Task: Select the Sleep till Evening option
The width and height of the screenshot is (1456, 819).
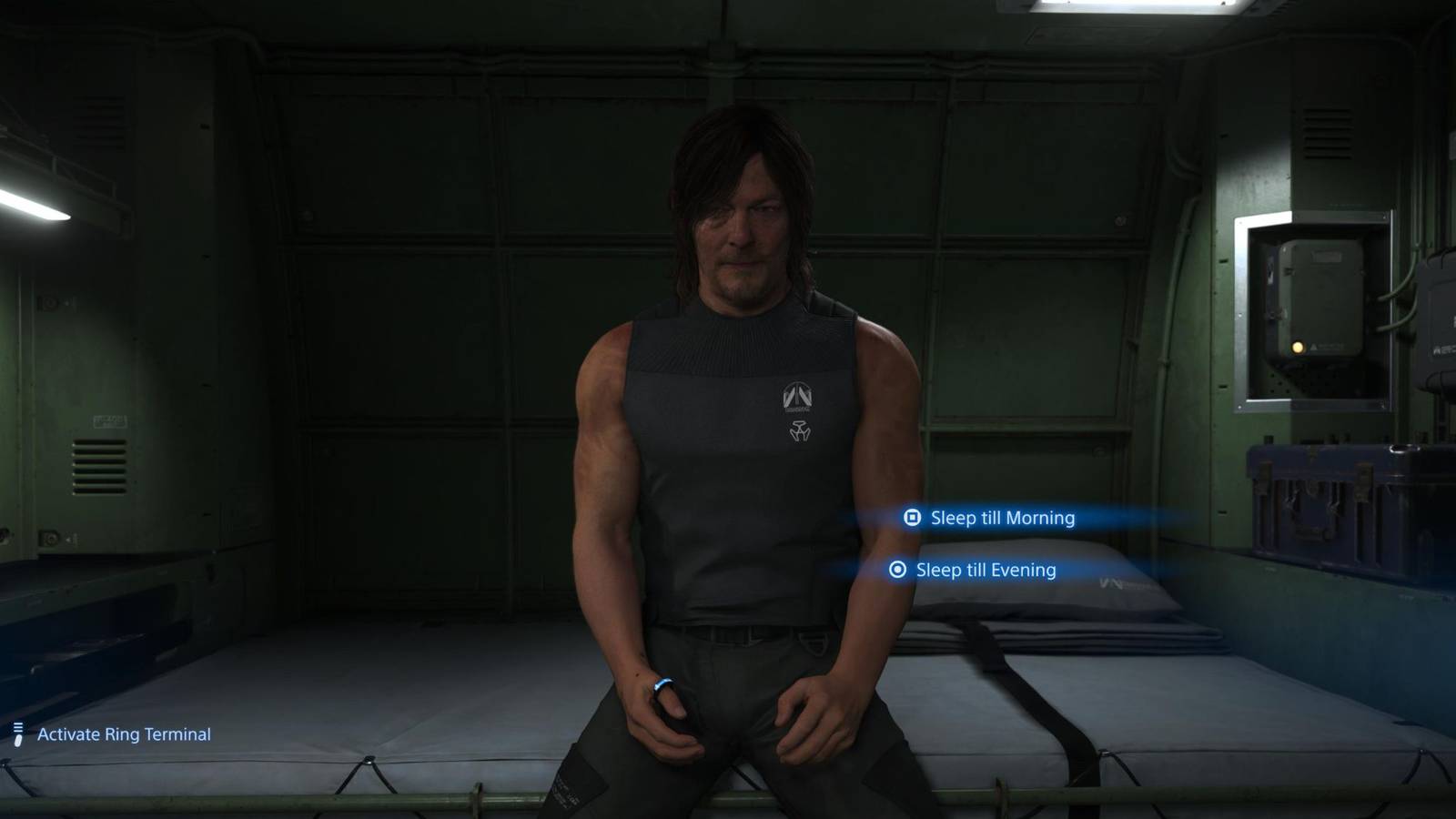Action: [986, 570]
